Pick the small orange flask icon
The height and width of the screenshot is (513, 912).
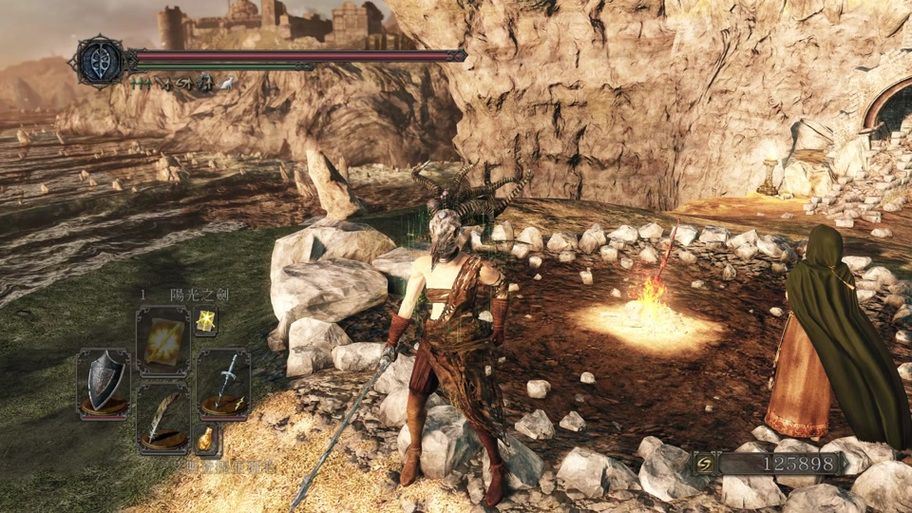206,438
